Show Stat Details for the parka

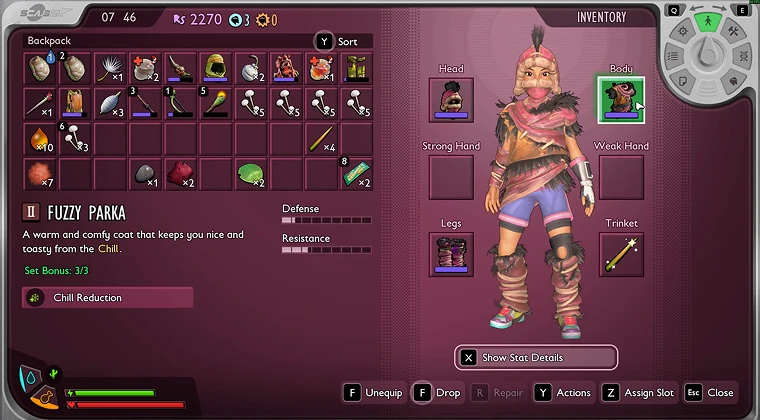tap(535, 357)
